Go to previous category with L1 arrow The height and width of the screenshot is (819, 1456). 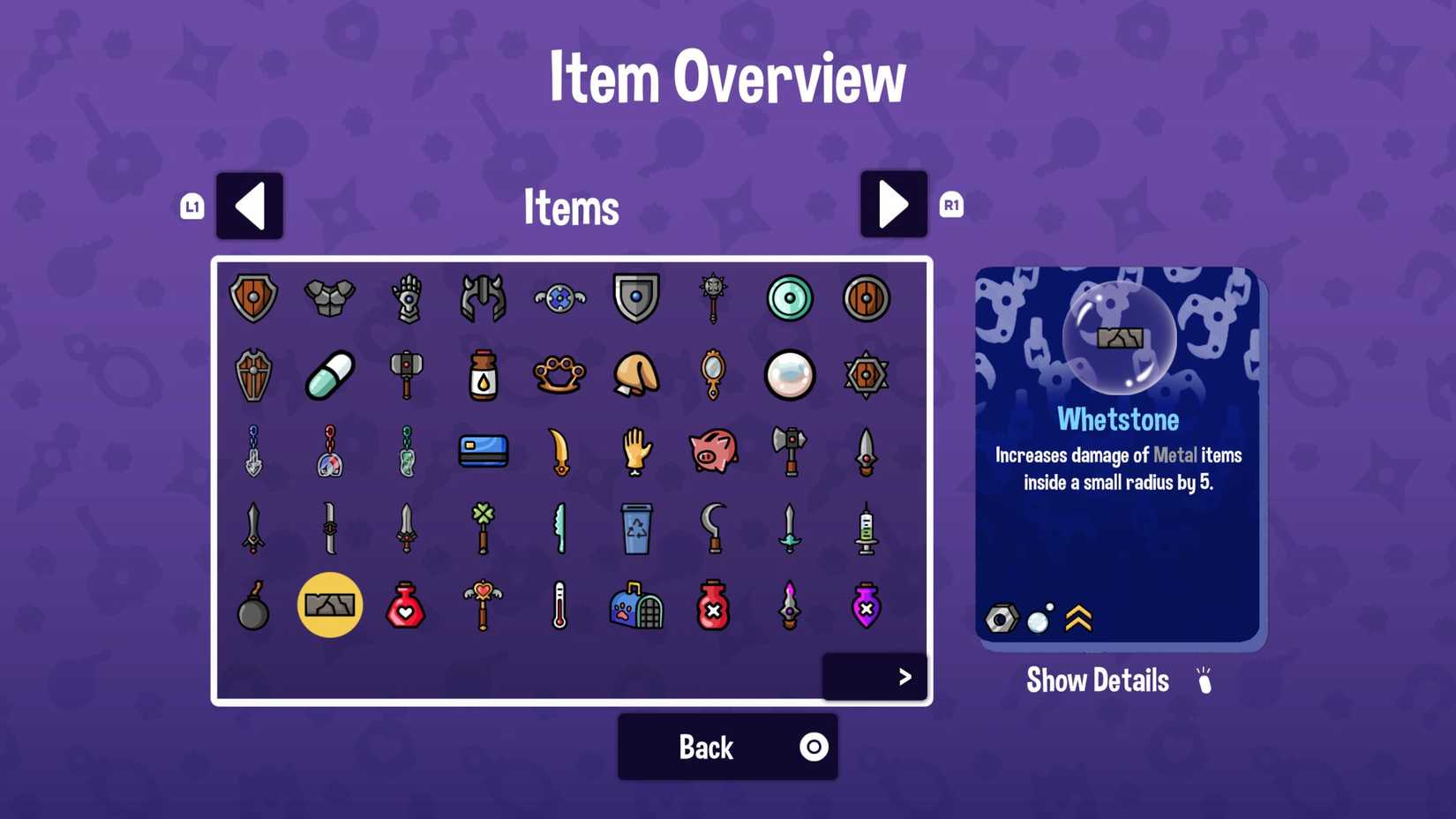click(x=250, y=205)
